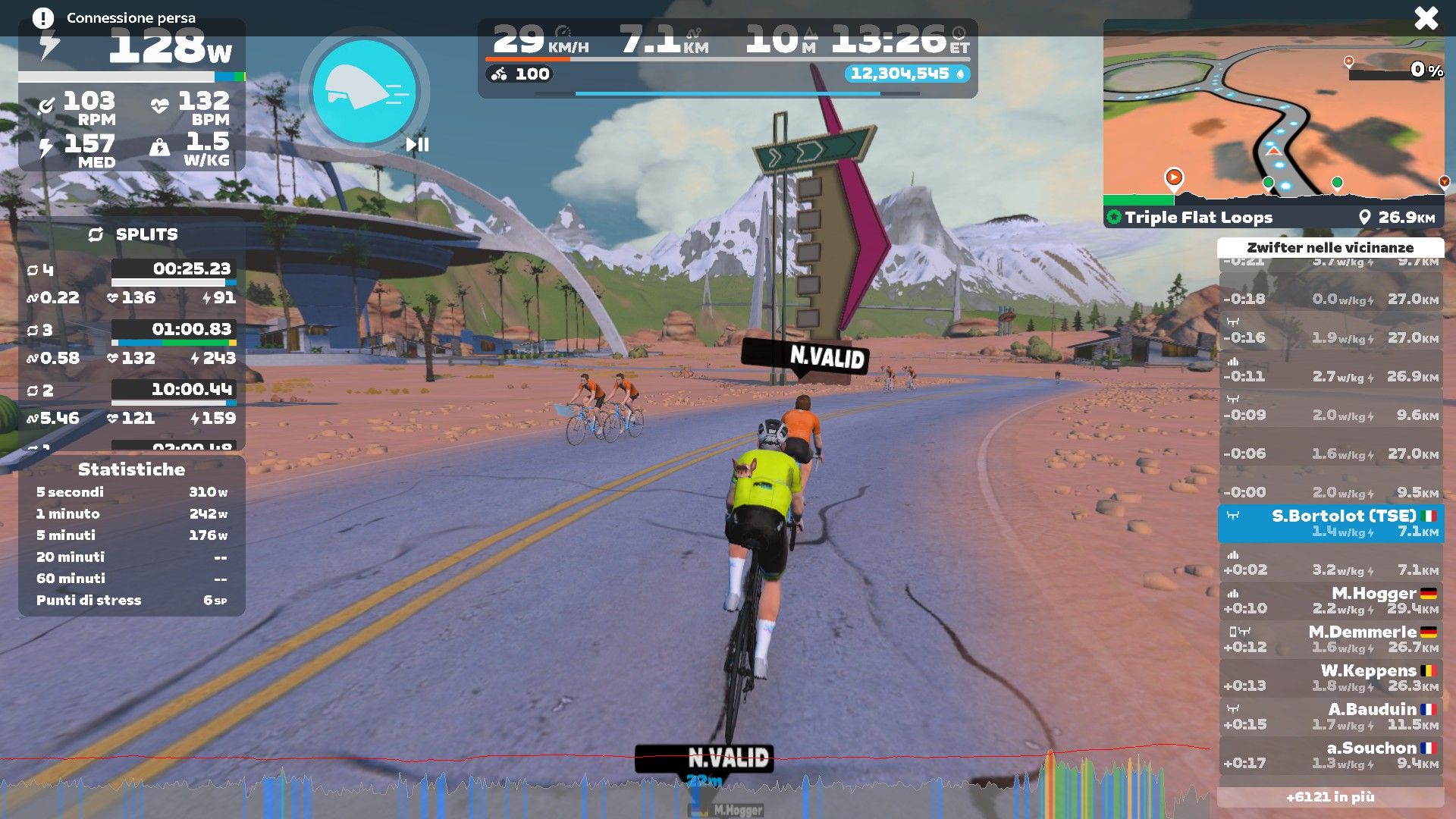Open the 12,304,545 drops counter
Image resolution: width=1456 pixels, height=819 pixels.
(x=907, y=74)
